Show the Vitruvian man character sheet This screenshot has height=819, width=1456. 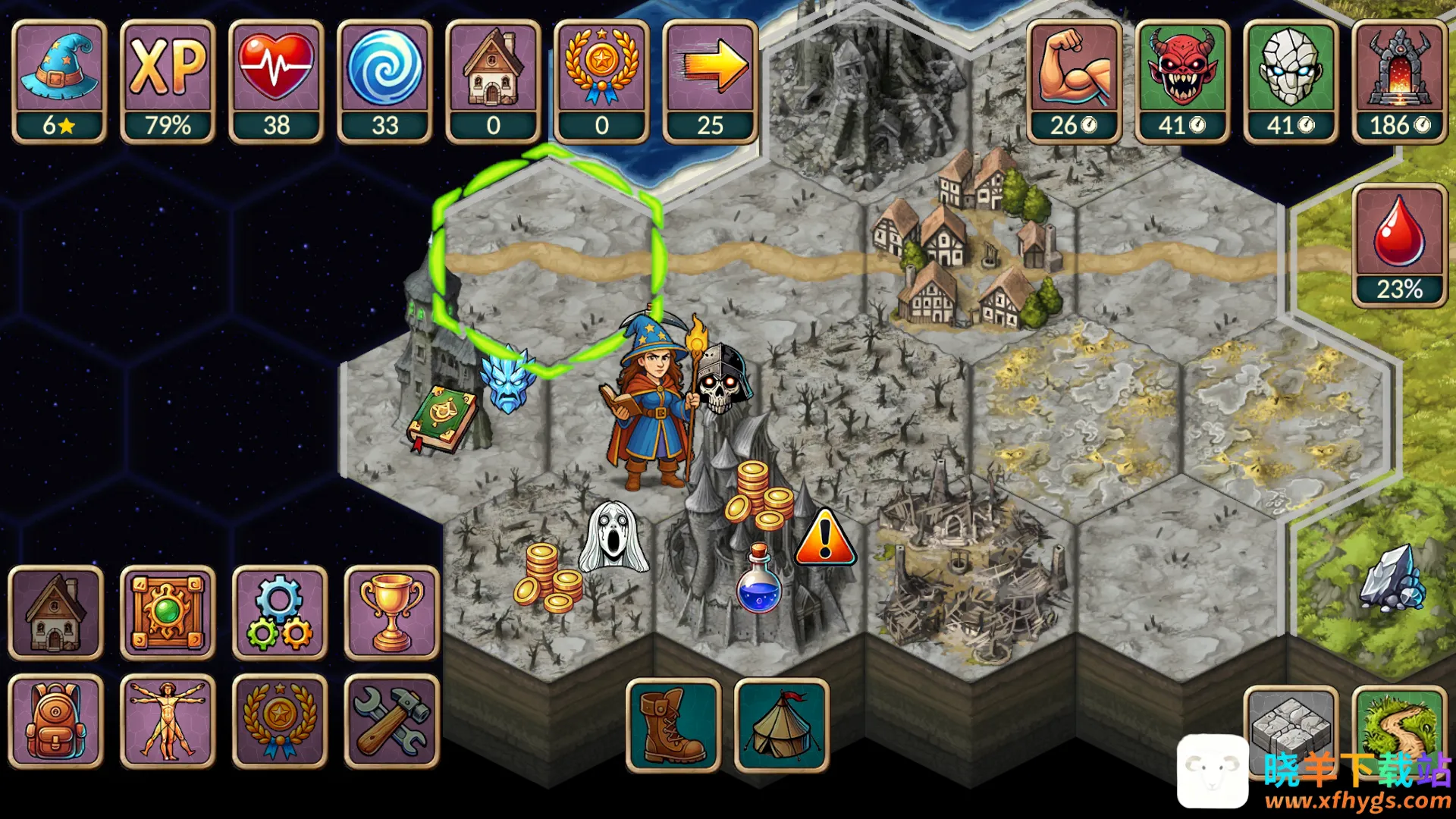click(x=168, y=721)
